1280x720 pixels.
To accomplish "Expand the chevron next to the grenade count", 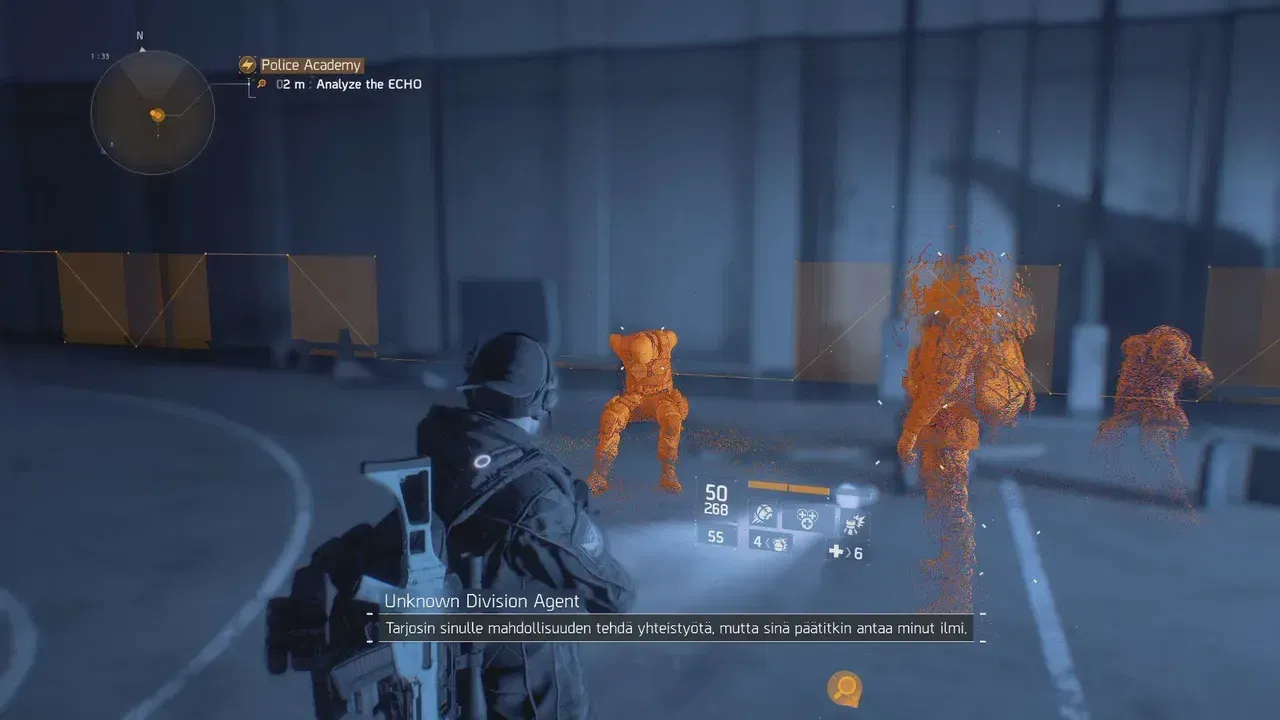I will pos(768,545).
